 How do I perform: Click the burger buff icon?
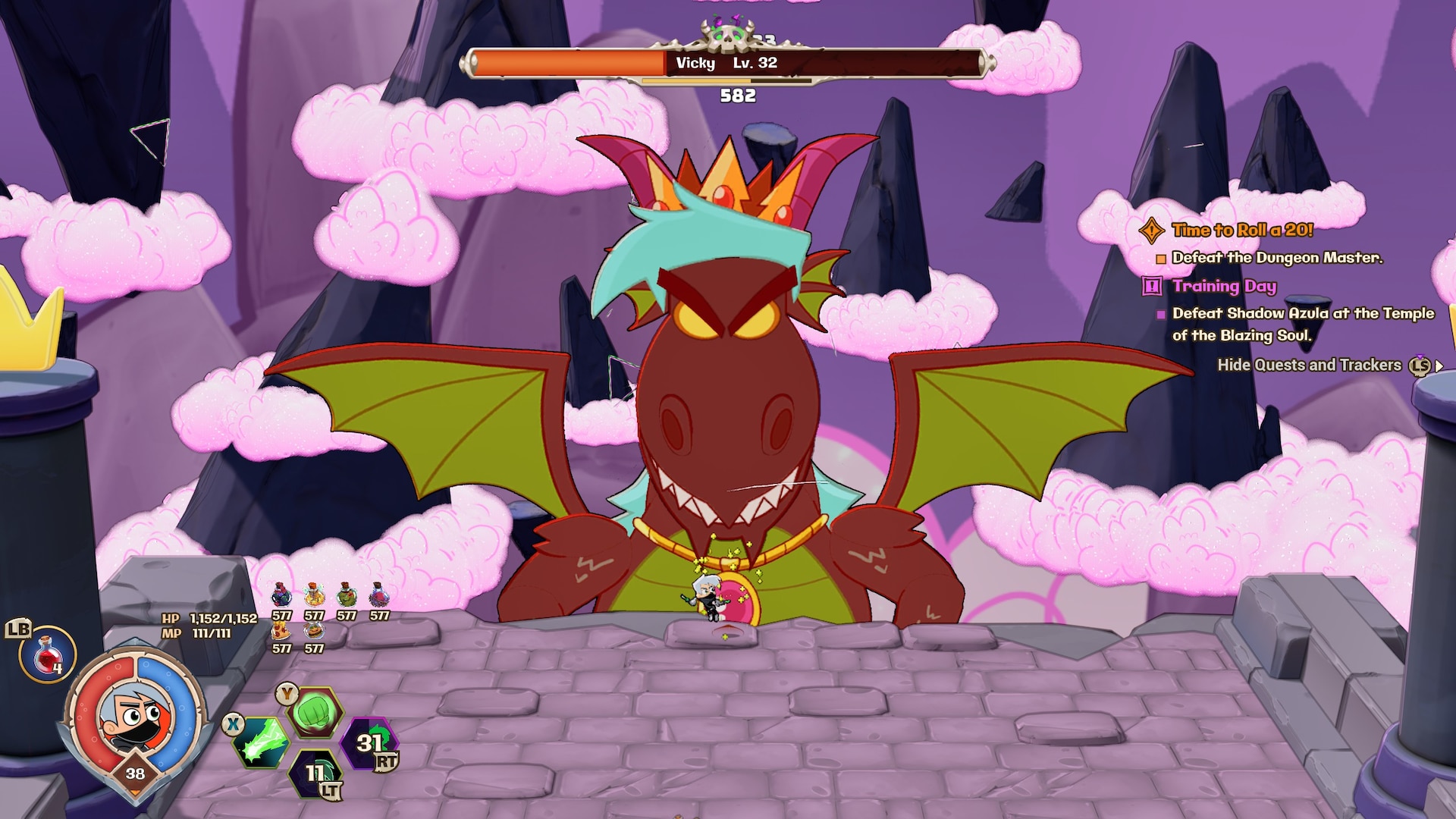[314, 631]
